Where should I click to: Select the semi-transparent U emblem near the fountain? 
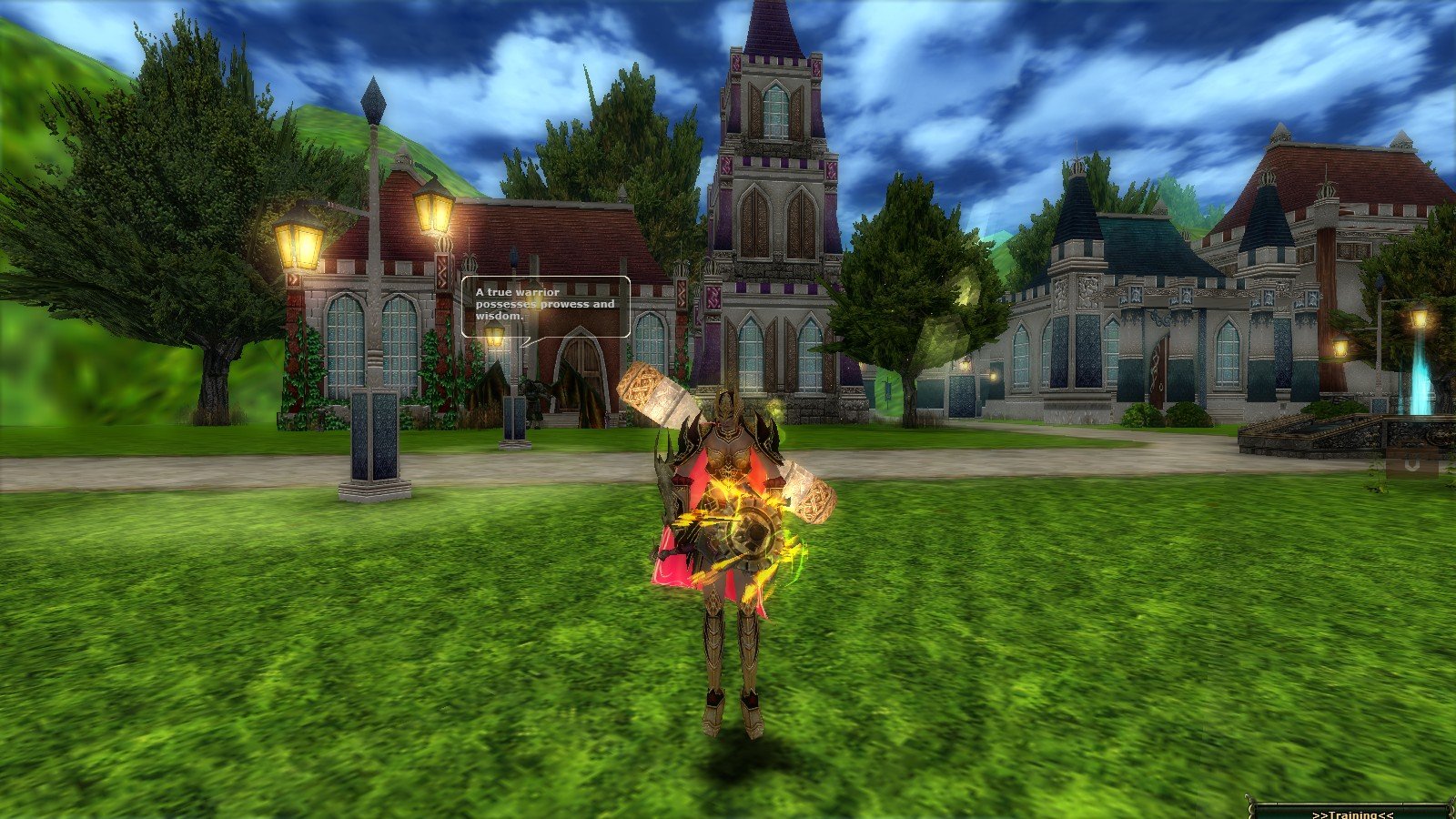1413,464
